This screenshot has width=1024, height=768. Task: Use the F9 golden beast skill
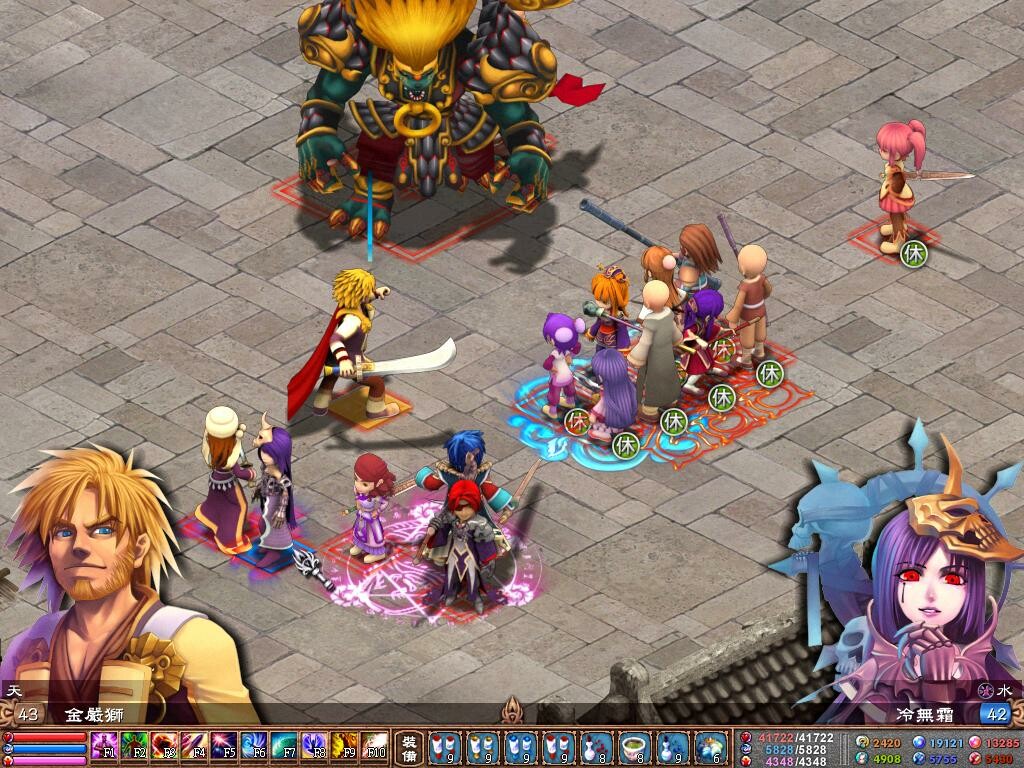coord(344,745)
